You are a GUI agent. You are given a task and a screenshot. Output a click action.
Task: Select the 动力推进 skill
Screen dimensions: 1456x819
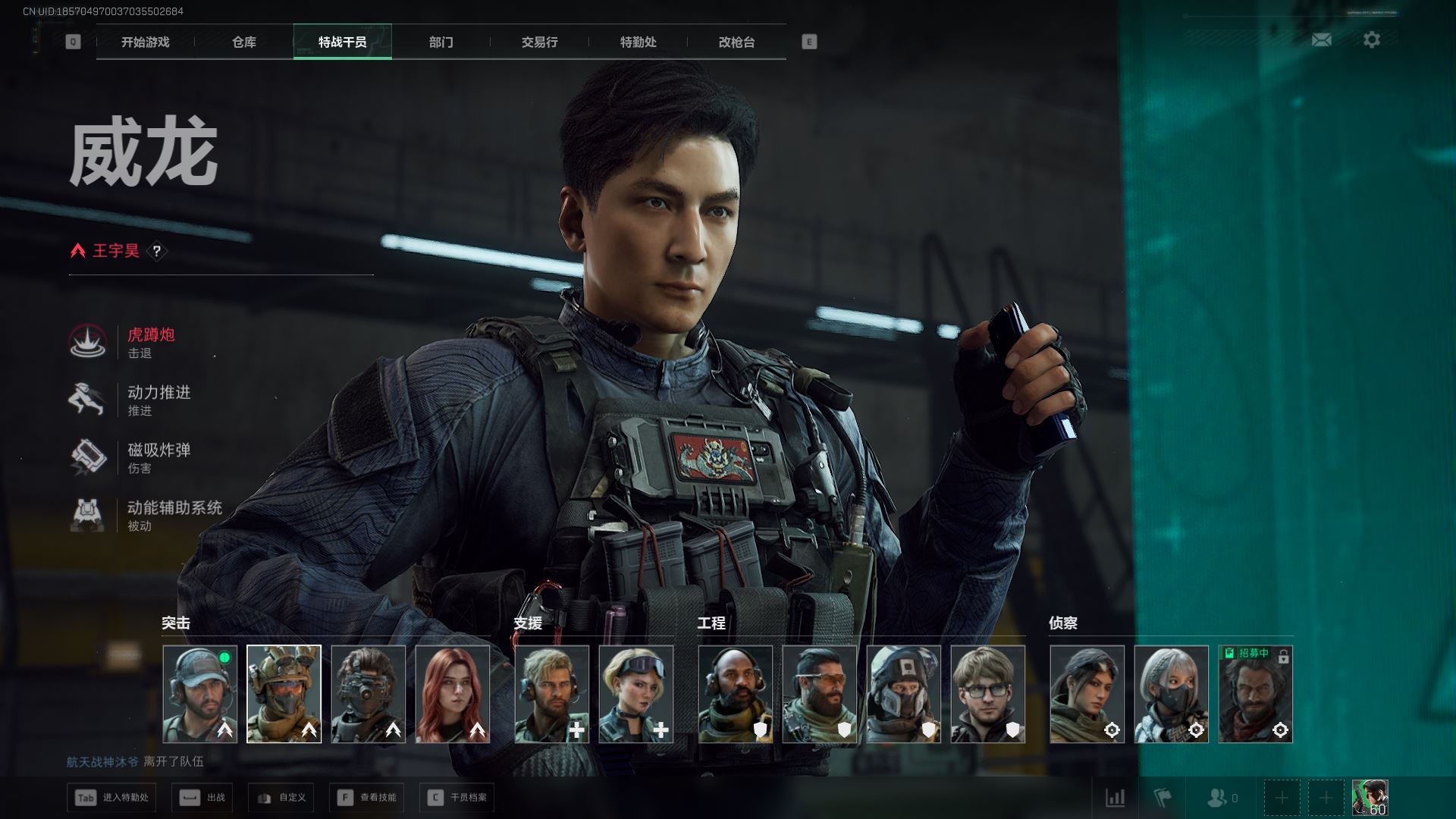158,400
